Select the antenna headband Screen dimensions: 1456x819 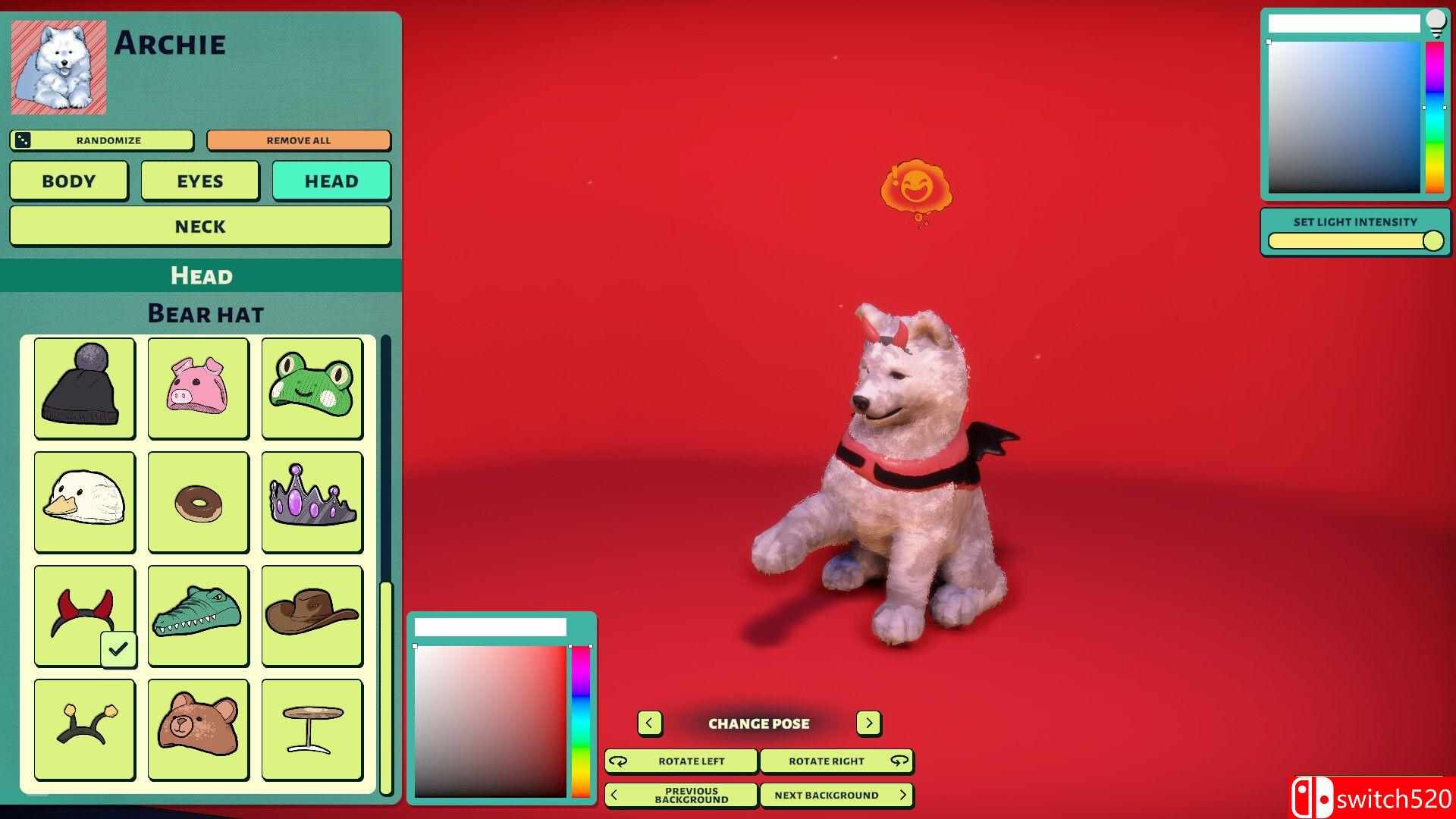point(84,729)
